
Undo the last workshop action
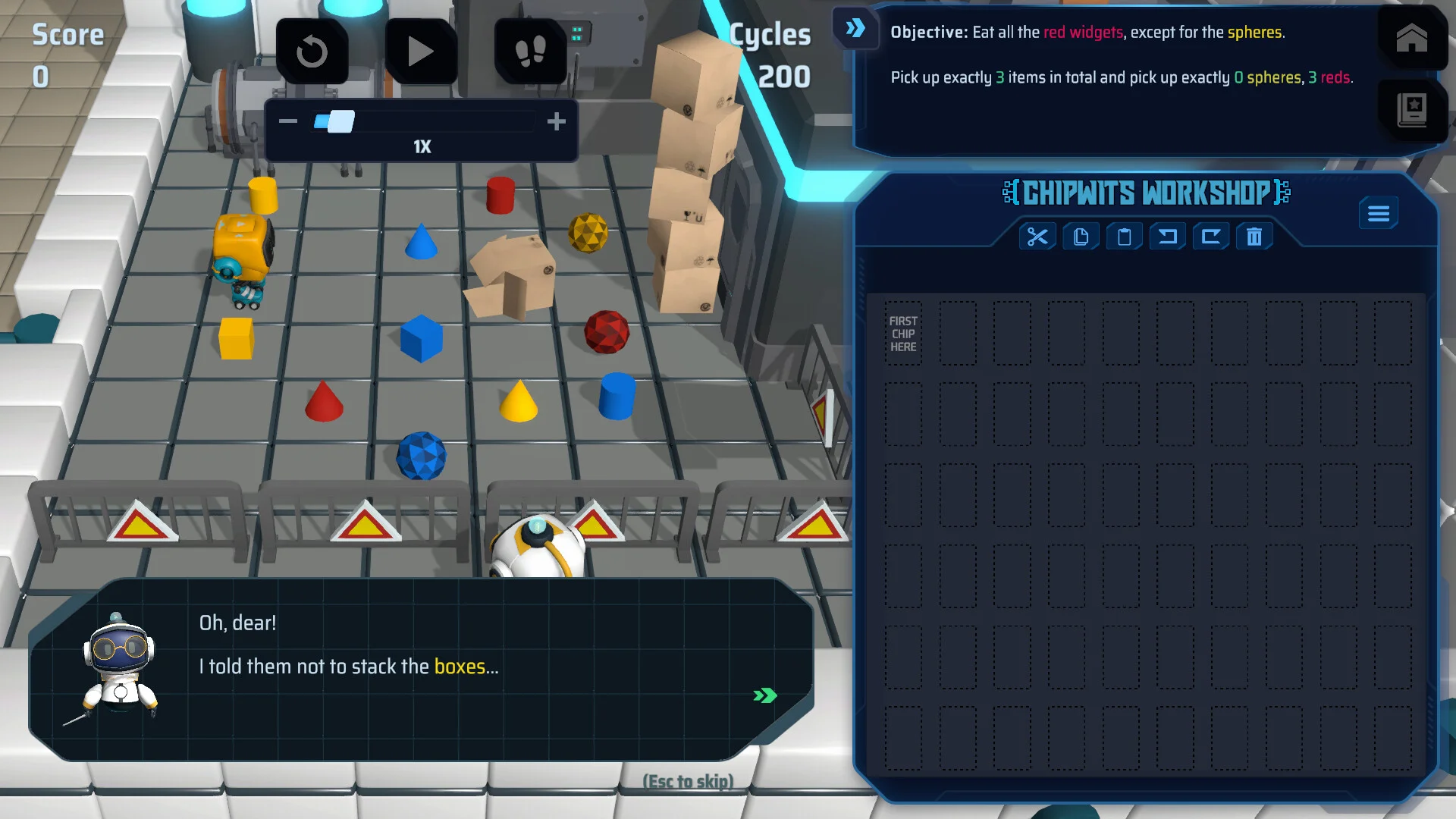pos(1167,237)
